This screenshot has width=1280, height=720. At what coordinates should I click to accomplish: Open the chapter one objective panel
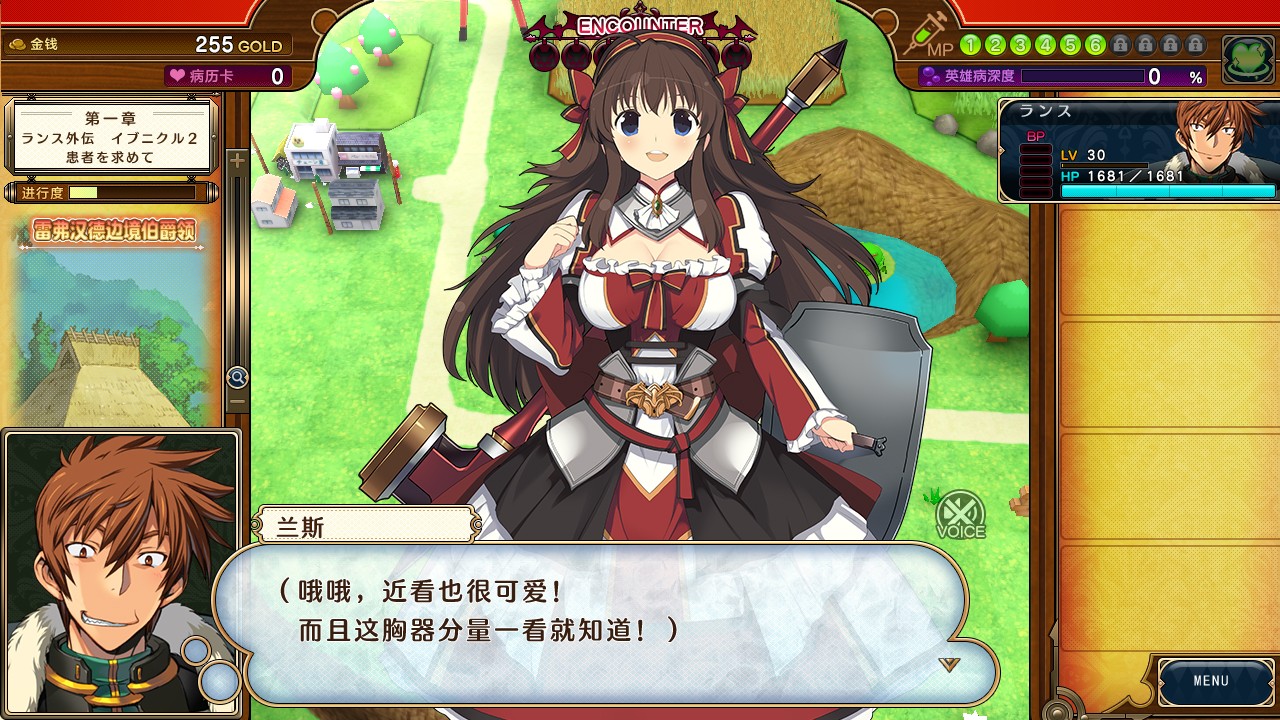coord(112,136)
